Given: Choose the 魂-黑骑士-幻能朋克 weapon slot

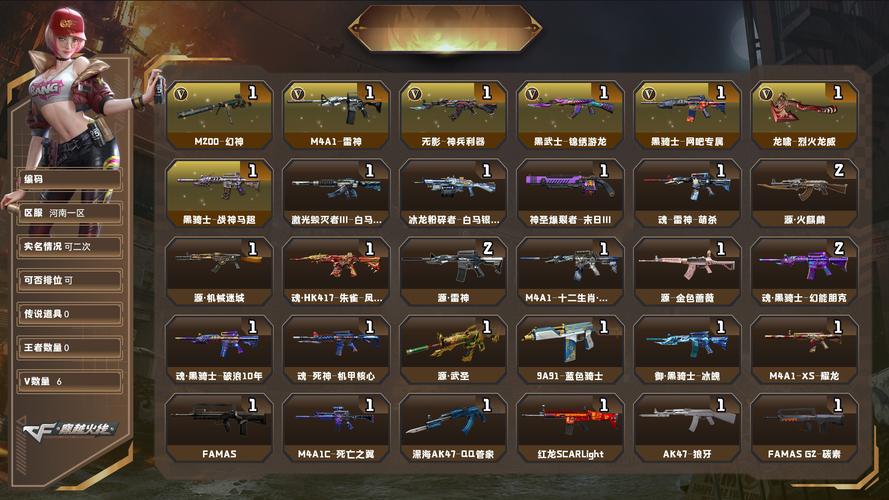Looking at the screenshot, I should pos(805,268).
